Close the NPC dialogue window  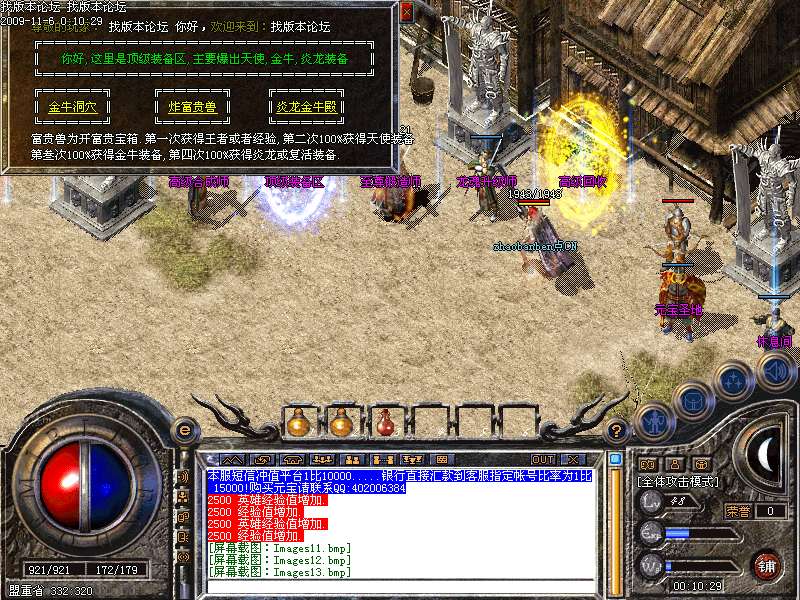pyautogui.click(x=406, y=13)
